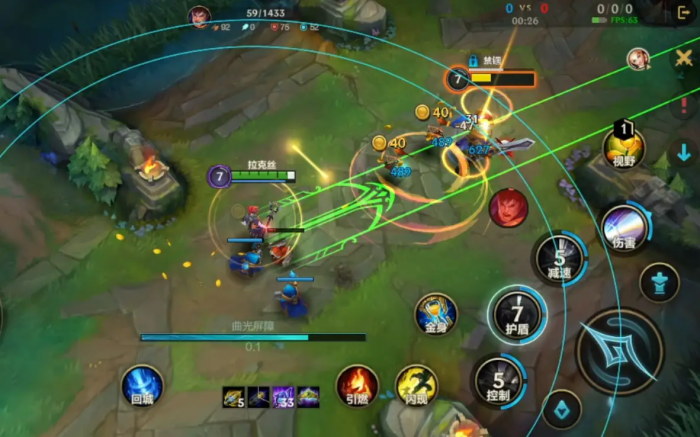700x437 pixels.
Task: Click the exit icon in top corner
Action: pyautogui.click(x=684, y=13)
